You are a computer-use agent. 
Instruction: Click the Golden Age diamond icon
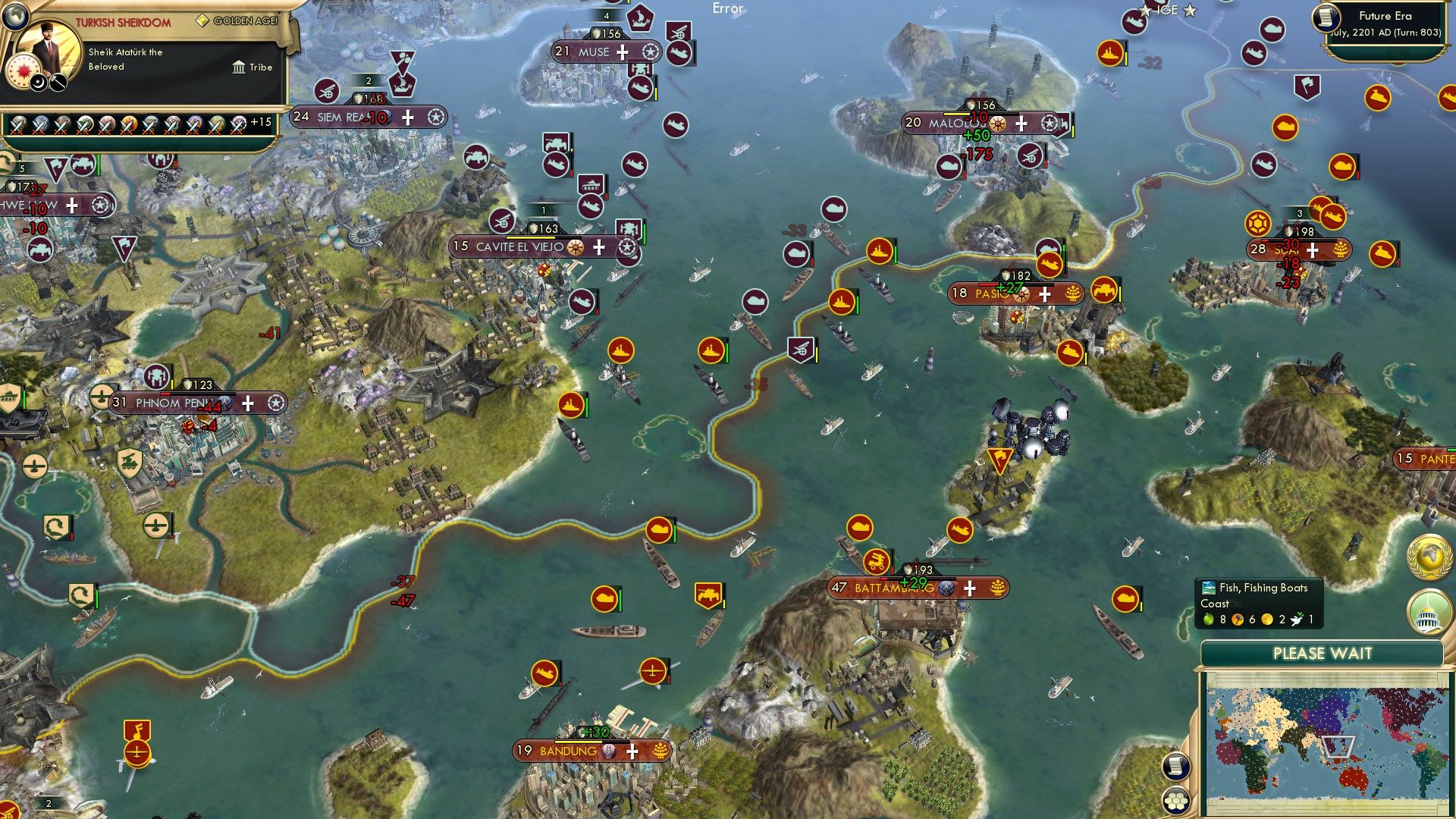(202, 21)
